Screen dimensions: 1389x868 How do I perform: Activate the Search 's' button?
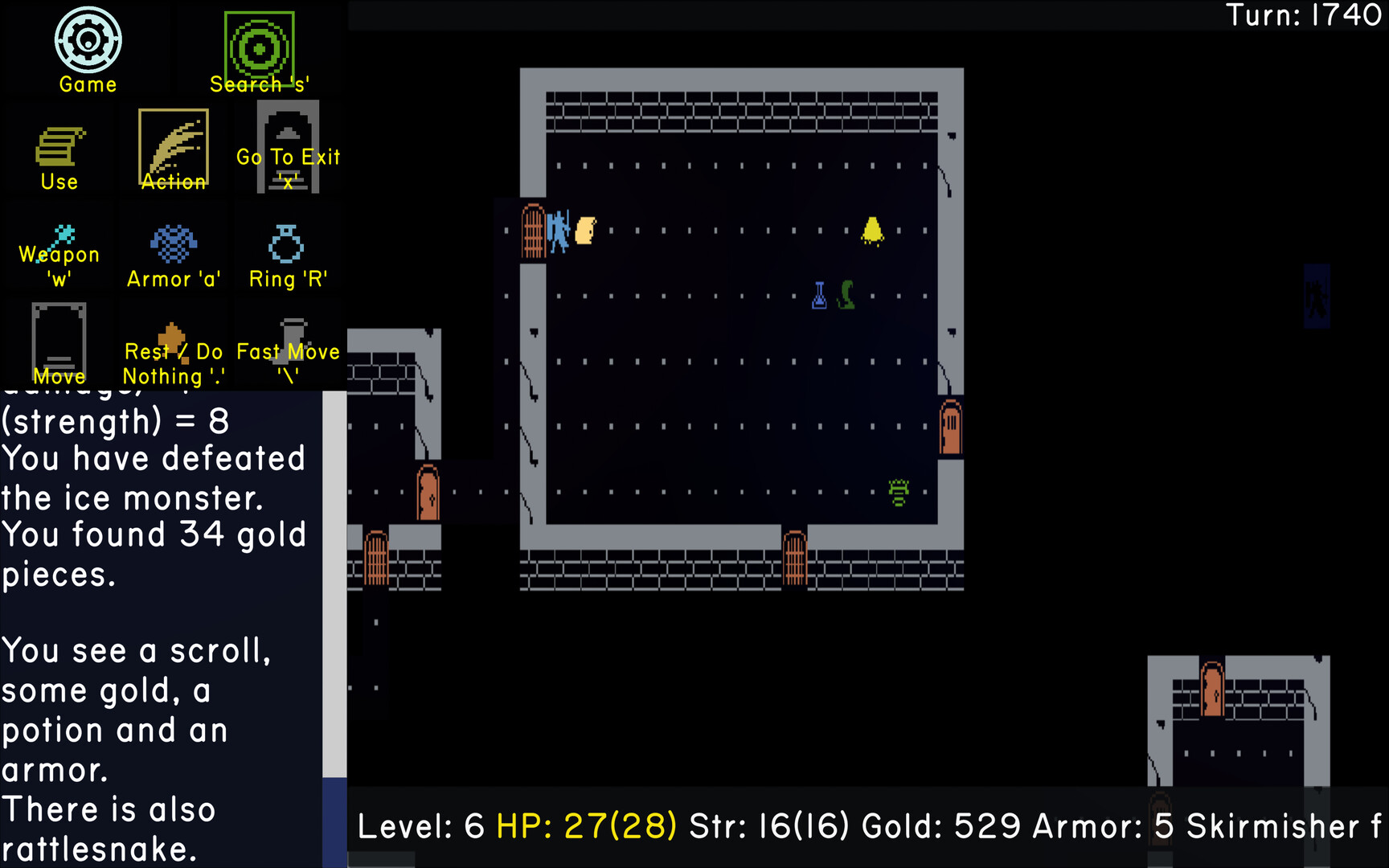point(259,50)
